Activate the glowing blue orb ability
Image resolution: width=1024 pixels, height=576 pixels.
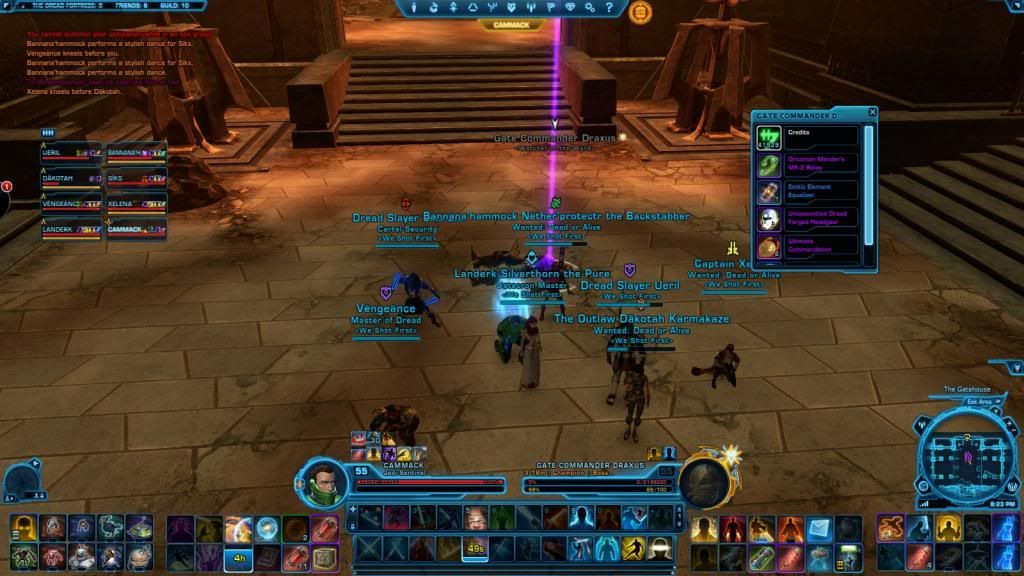(x=267, y=527)
